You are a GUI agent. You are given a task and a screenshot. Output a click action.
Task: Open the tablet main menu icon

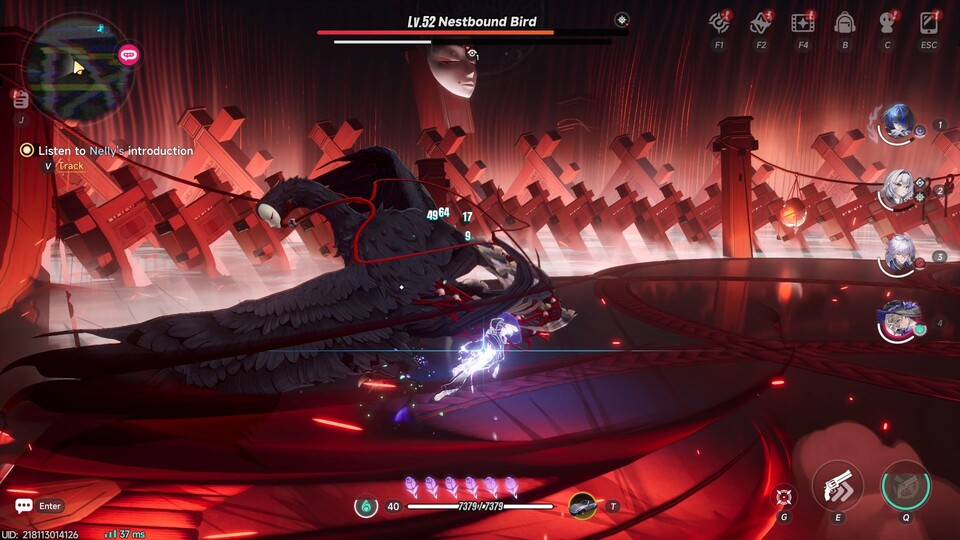[929, 23]
